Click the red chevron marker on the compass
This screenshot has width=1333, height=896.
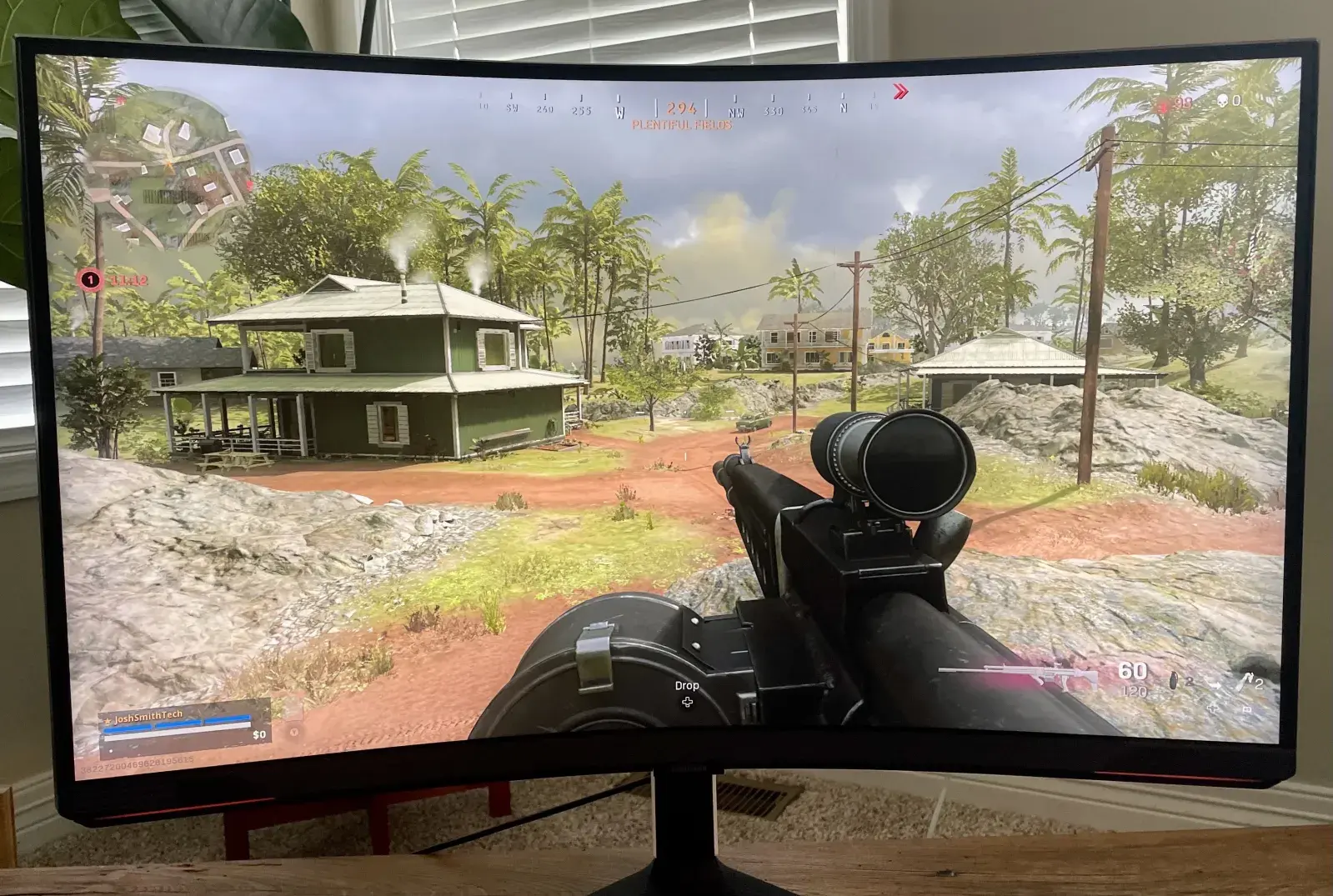(x=900, y=93)
